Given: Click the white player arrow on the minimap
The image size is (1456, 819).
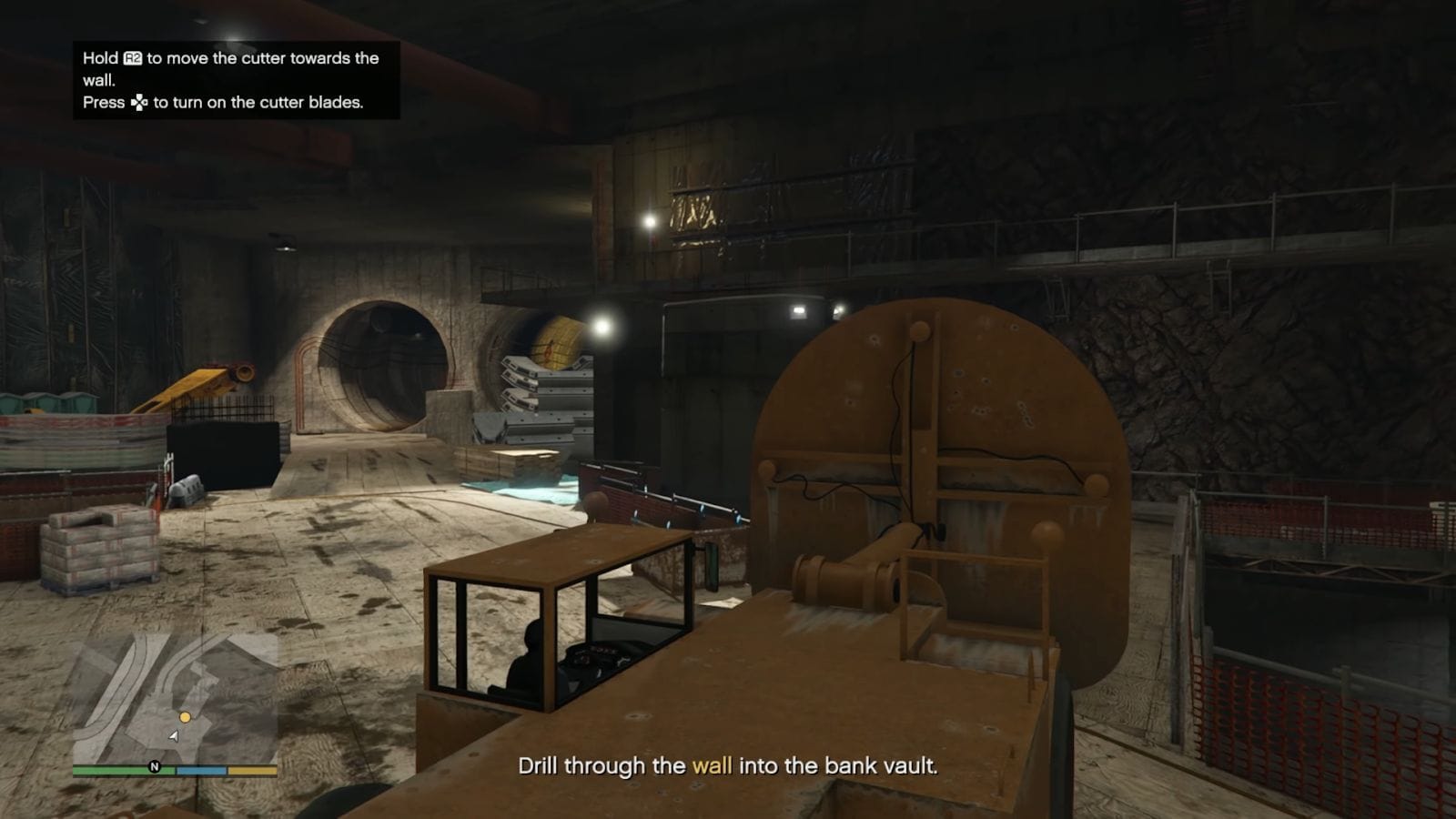Looking at the screenshot, I should tap(174, 736).
